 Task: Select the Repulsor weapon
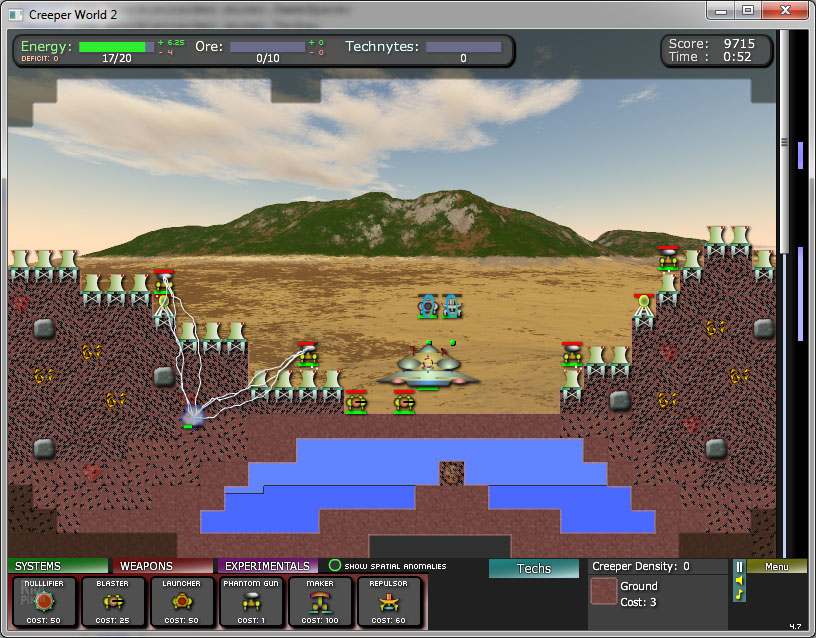(x=388, y=602)
